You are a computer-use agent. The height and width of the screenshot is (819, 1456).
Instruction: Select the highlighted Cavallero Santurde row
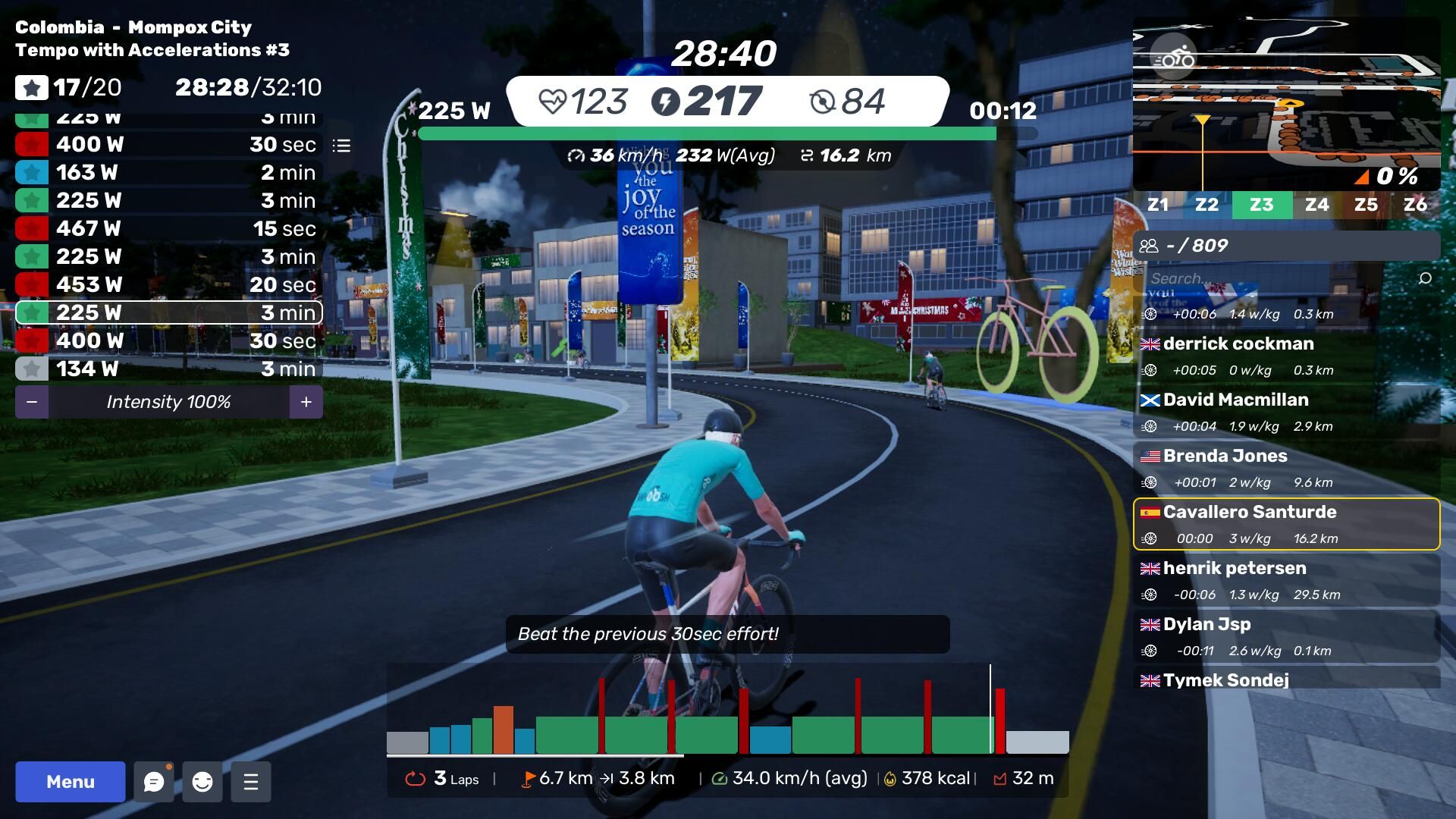(x=1286, y=524)
